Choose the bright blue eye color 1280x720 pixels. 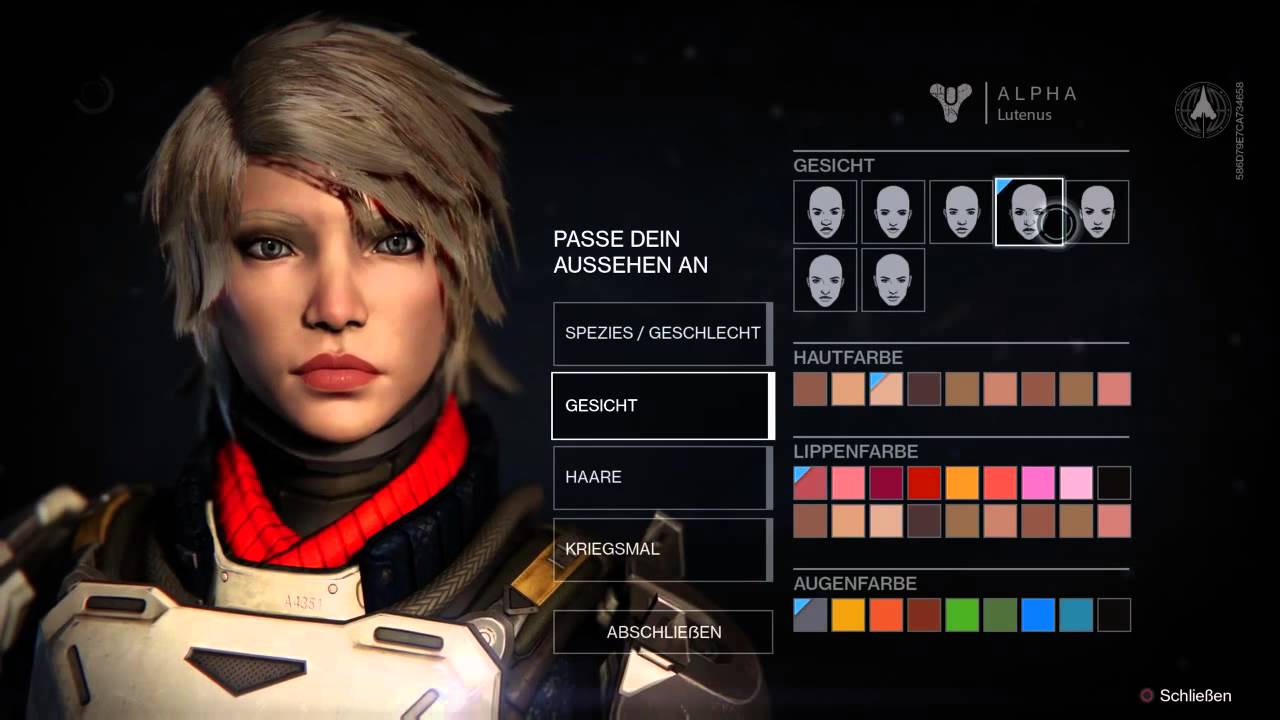(1038, 615)
